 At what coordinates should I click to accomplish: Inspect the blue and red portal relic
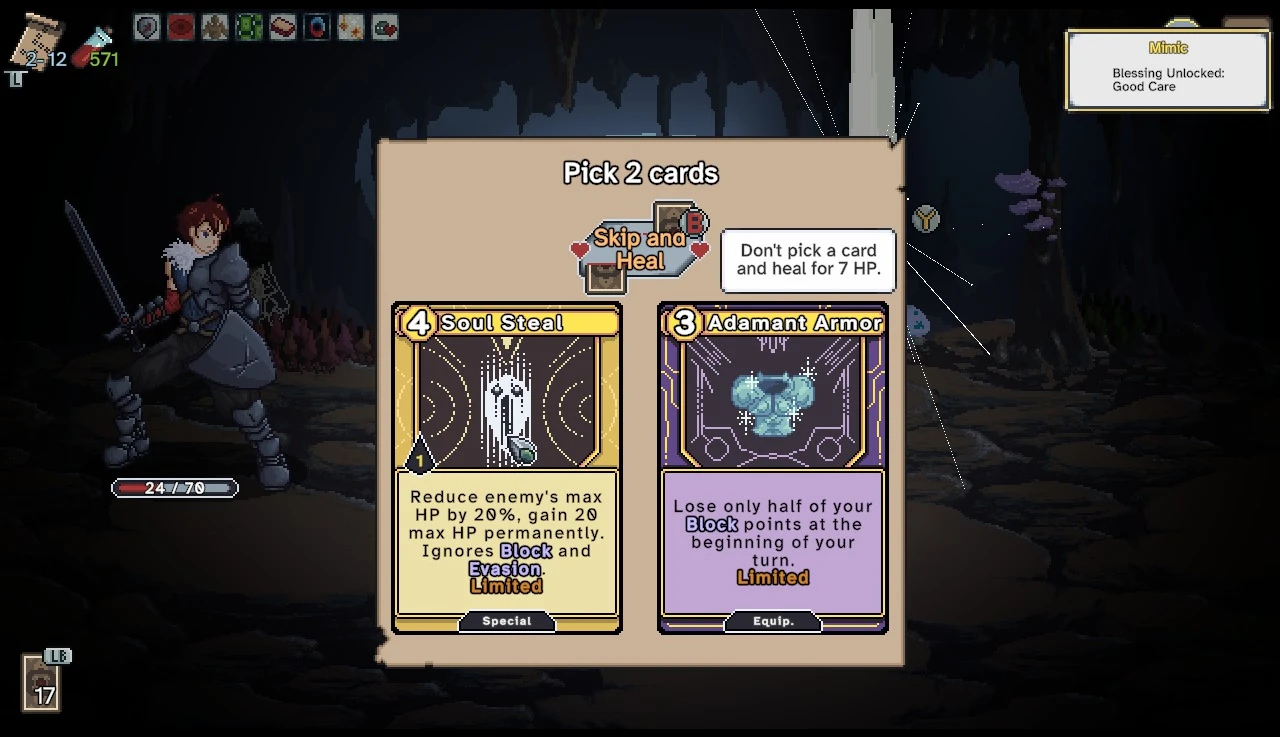[317, 27]
